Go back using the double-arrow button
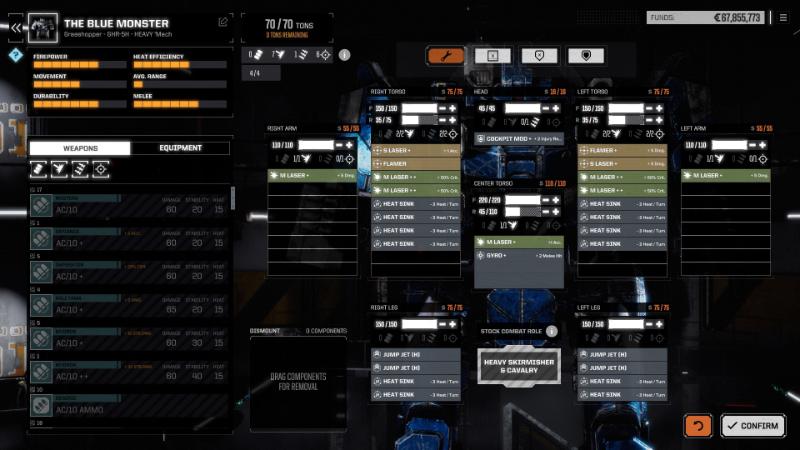This screenshot has width=800, height=450. [16, 27]
